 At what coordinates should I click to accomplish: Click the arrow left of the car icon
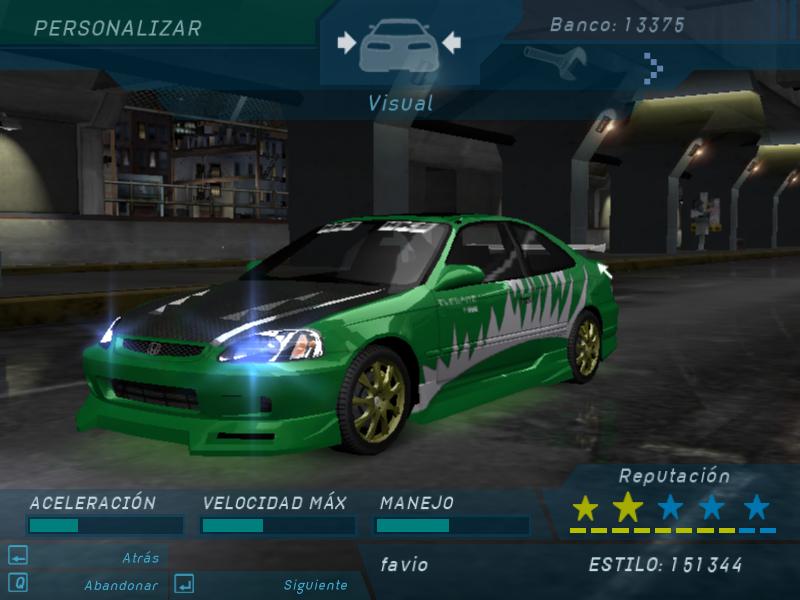[346, 42]
